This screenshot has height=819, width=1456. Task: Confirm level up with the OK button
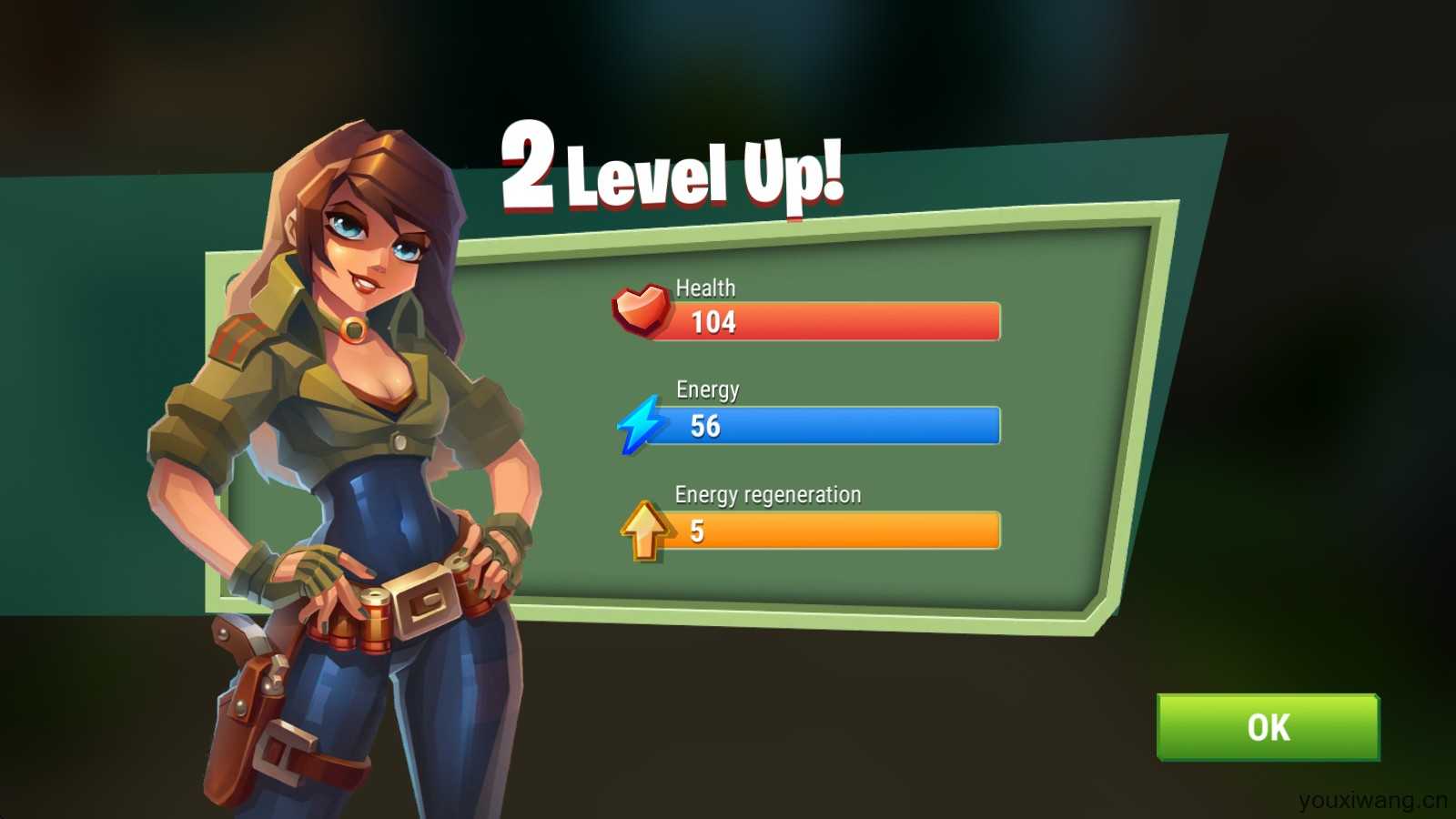click(1268, 727)
